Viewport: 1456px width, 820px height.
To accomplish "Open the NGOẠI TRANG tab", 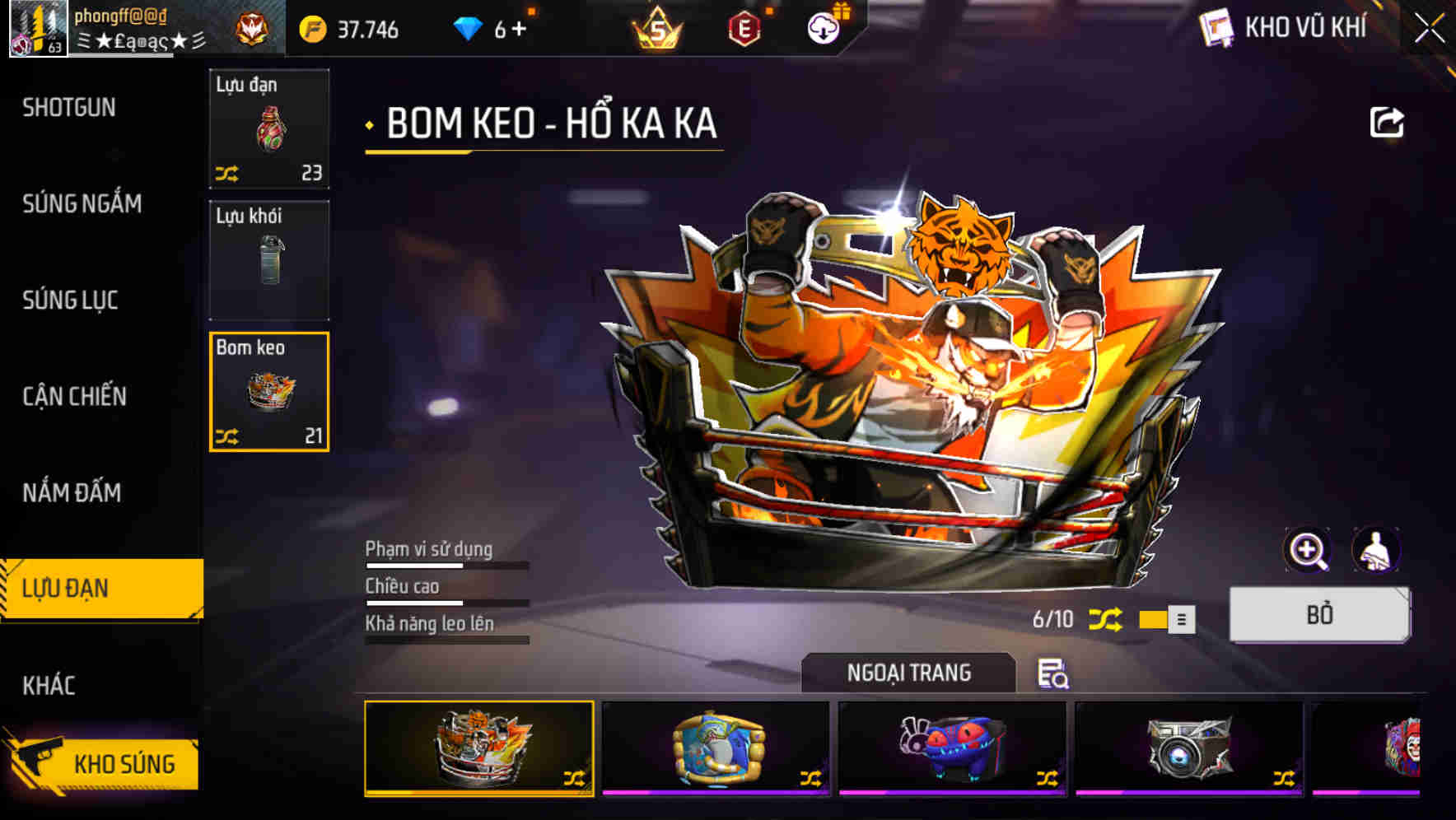I will [x=910, y=673].
